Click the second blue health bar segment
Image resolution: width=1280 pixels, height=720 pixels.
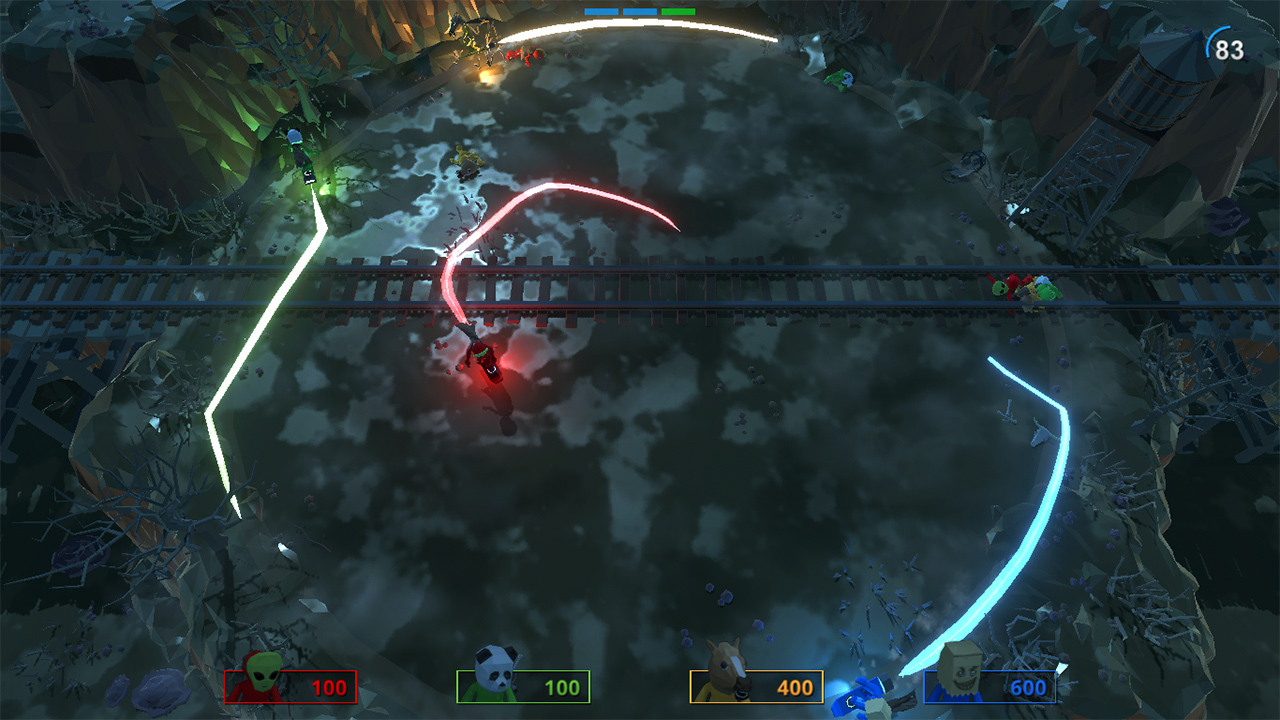[640, 11]
